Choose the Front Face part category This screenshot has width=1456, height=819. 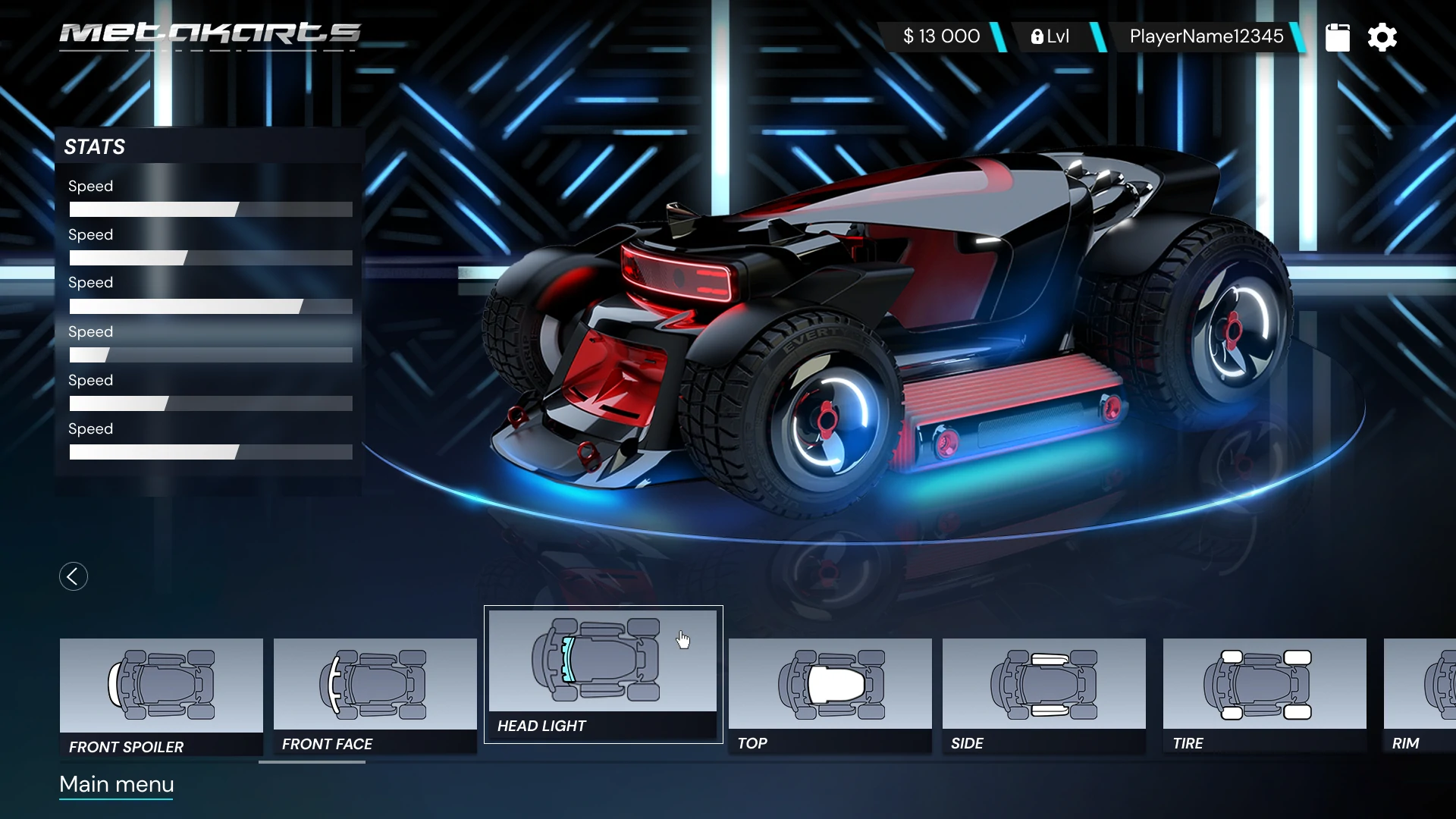(375, 695)
